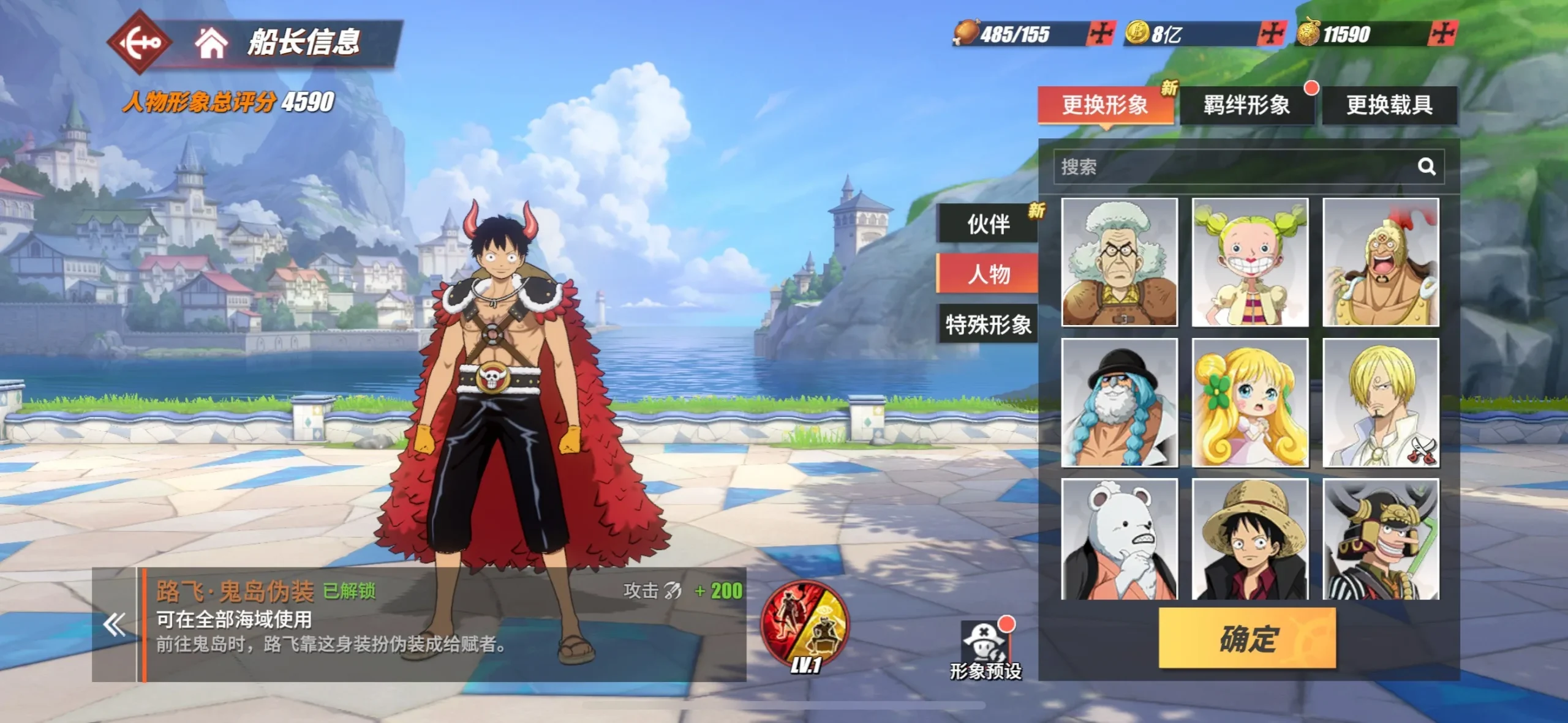
Task: Collapse the info panel with double-arrow button
Action: pyautogui.click(x=115, y=625)
